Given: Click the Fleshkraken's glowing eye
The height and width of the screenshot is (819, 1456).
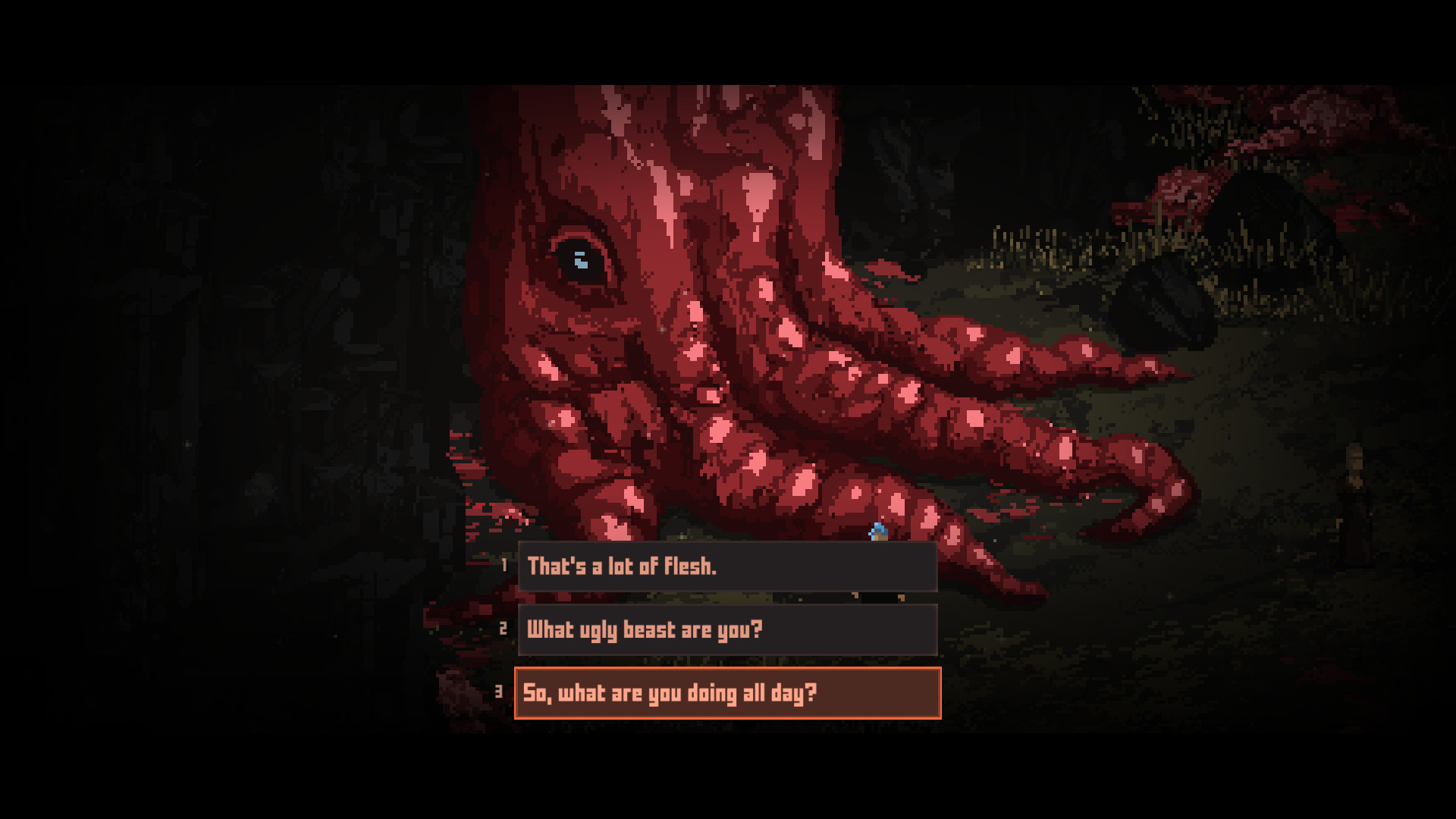Looking at the screenshot, I should pos(581,258).
